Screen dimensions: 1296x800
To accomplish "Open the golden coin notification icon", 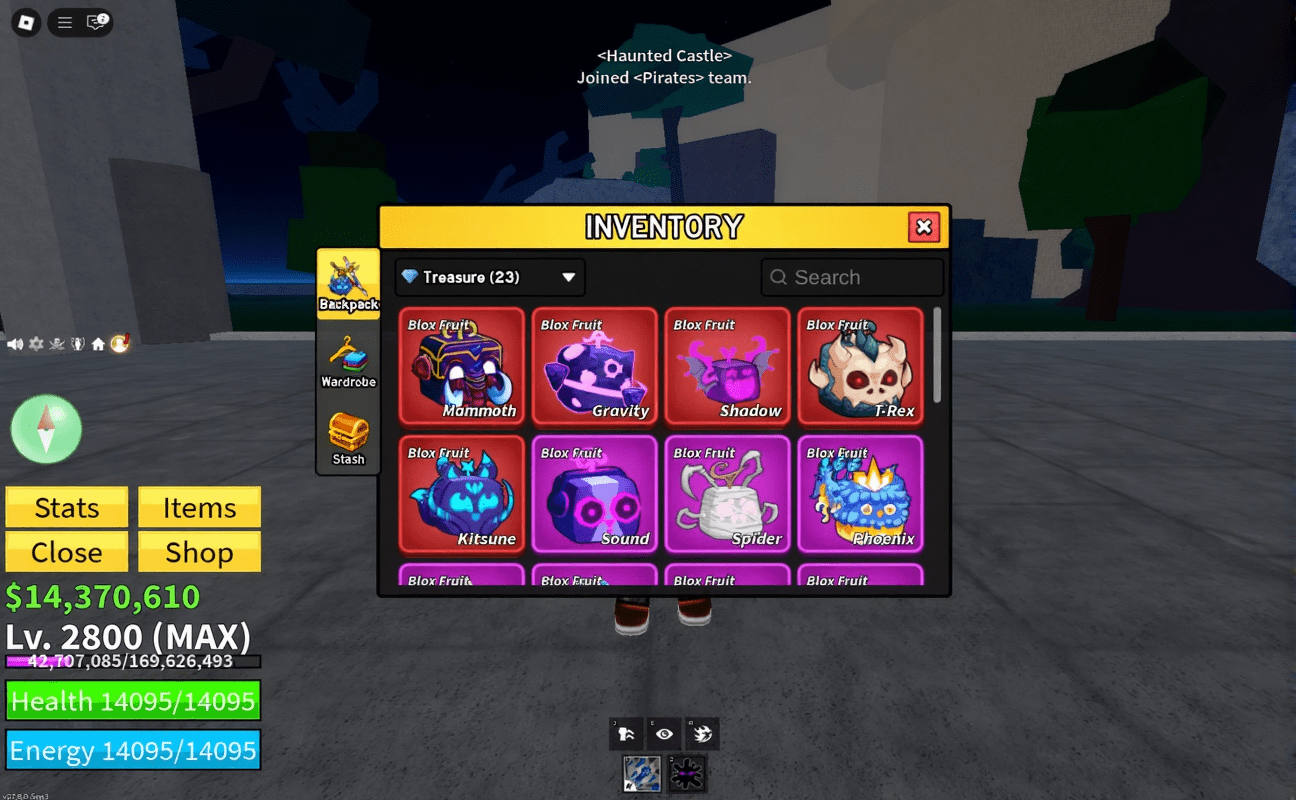I will pos(121,343).
